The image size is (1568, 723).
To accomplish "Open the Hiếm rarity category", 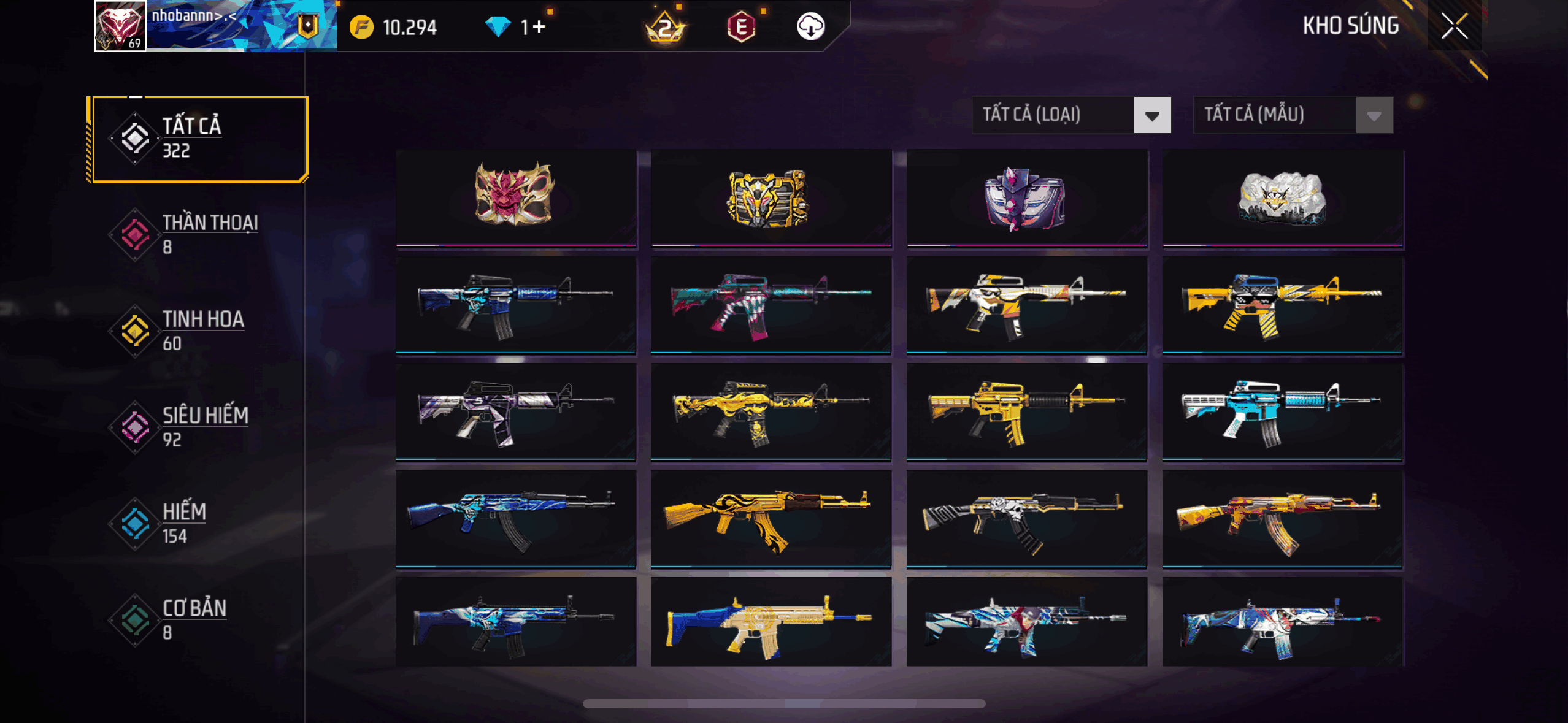I will [x=198, y=523].
